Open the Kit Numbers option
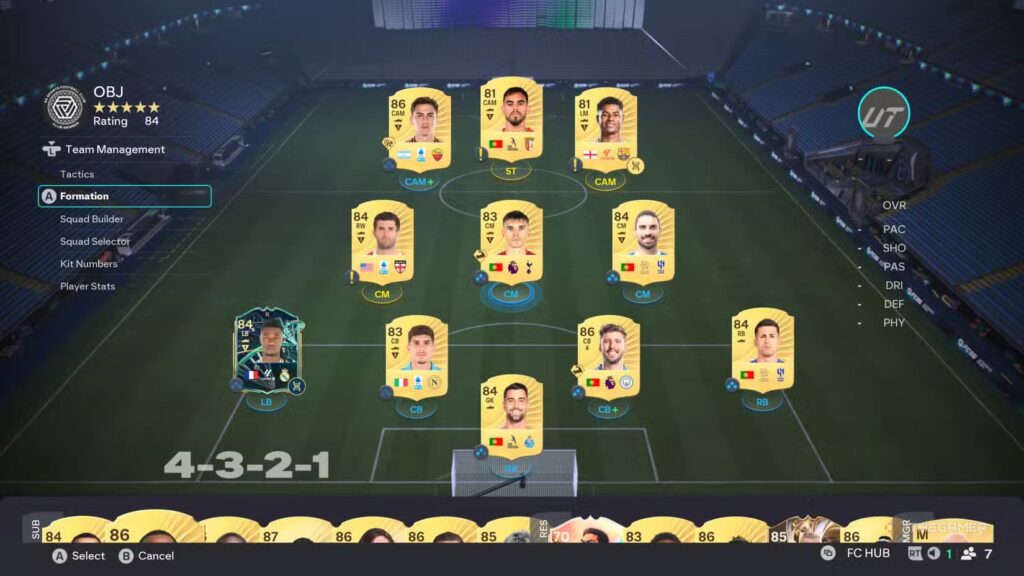This screenshot has height=576, width=1024. pyautogui.click(x=89, y=264)
